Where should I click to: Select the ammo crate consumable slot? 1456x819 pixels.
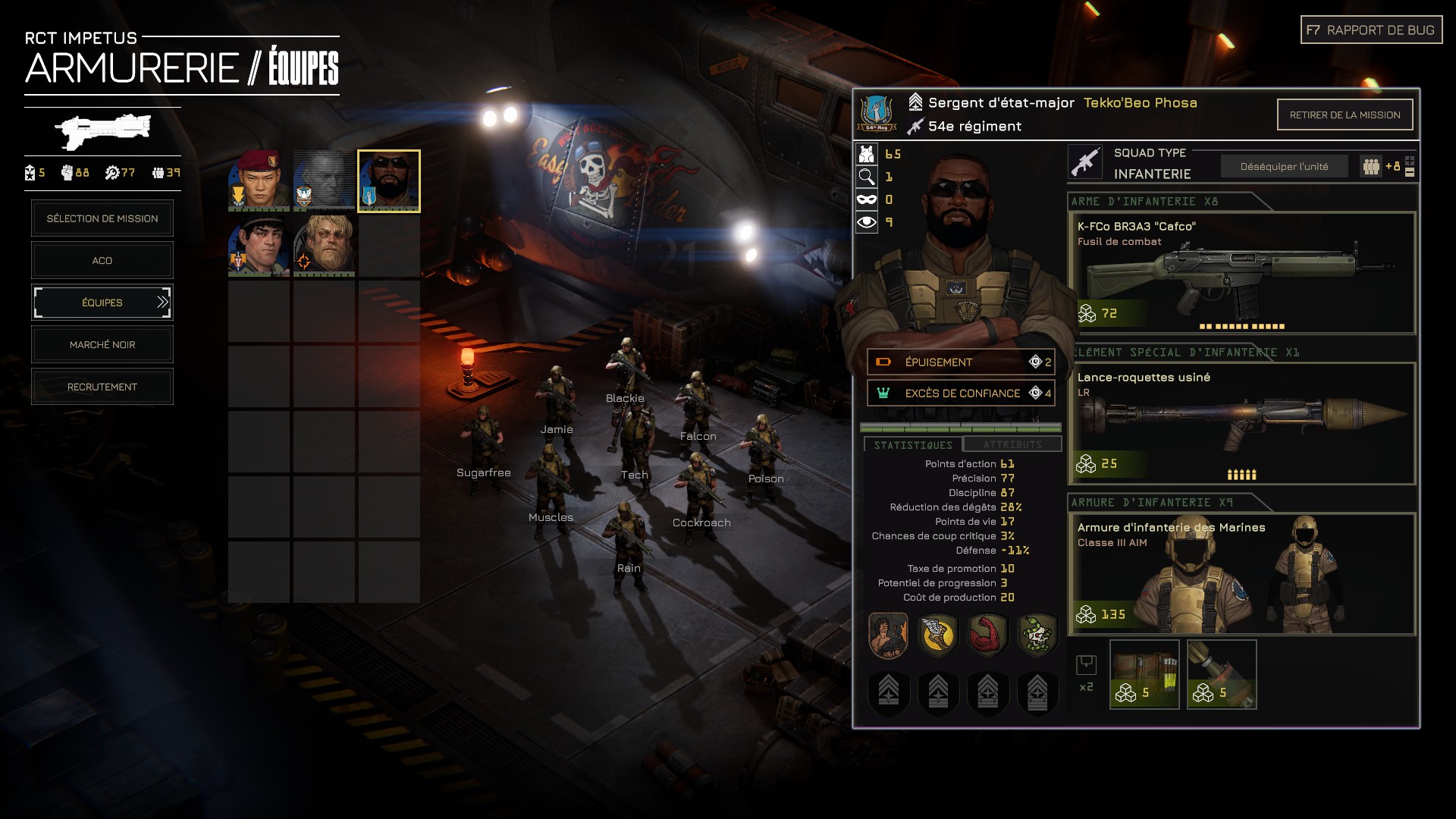[1144, 674]
